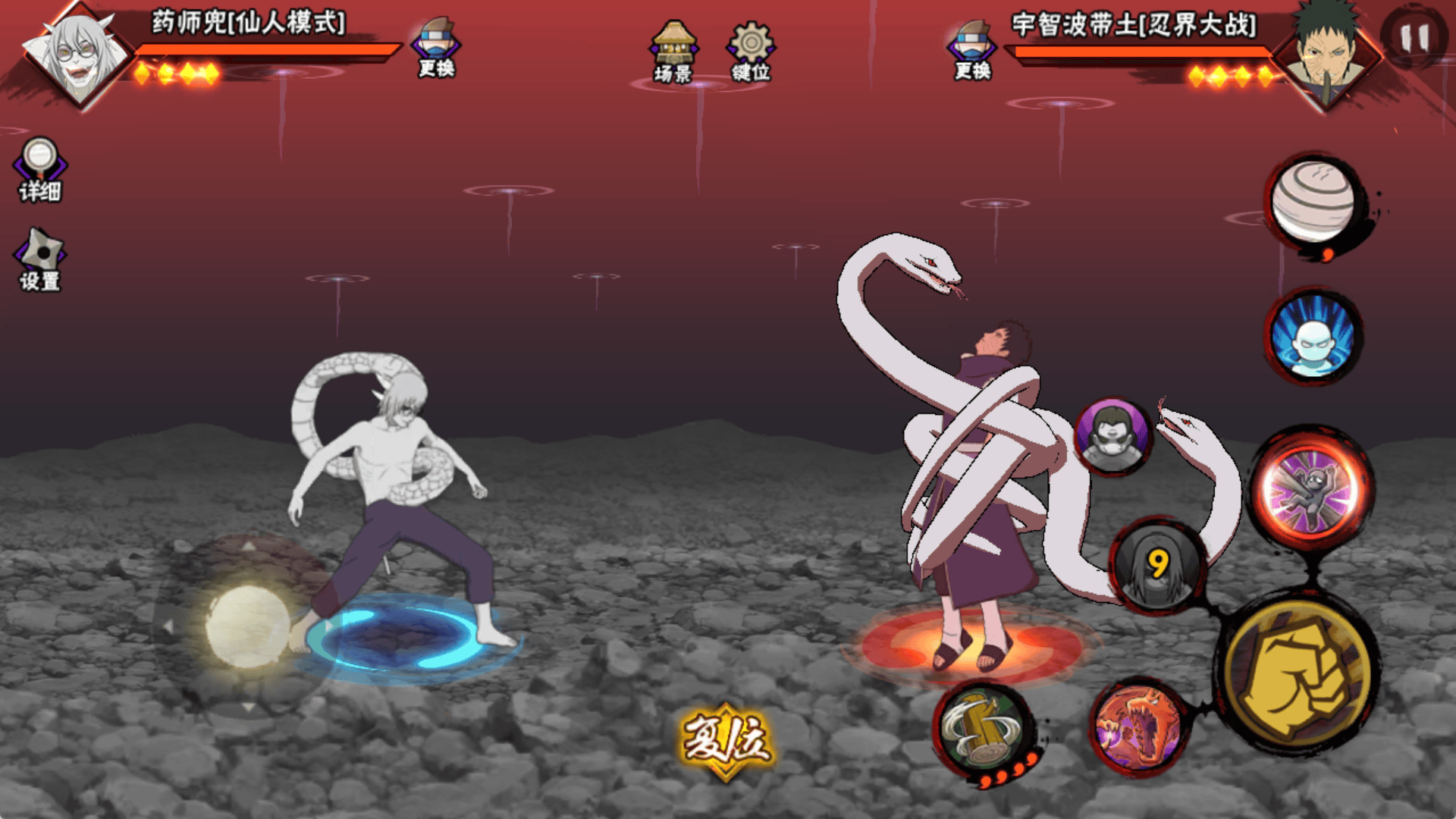Open the 设置 shuriken settings
Screen dimensions: 1456x819
pos(40,261)
